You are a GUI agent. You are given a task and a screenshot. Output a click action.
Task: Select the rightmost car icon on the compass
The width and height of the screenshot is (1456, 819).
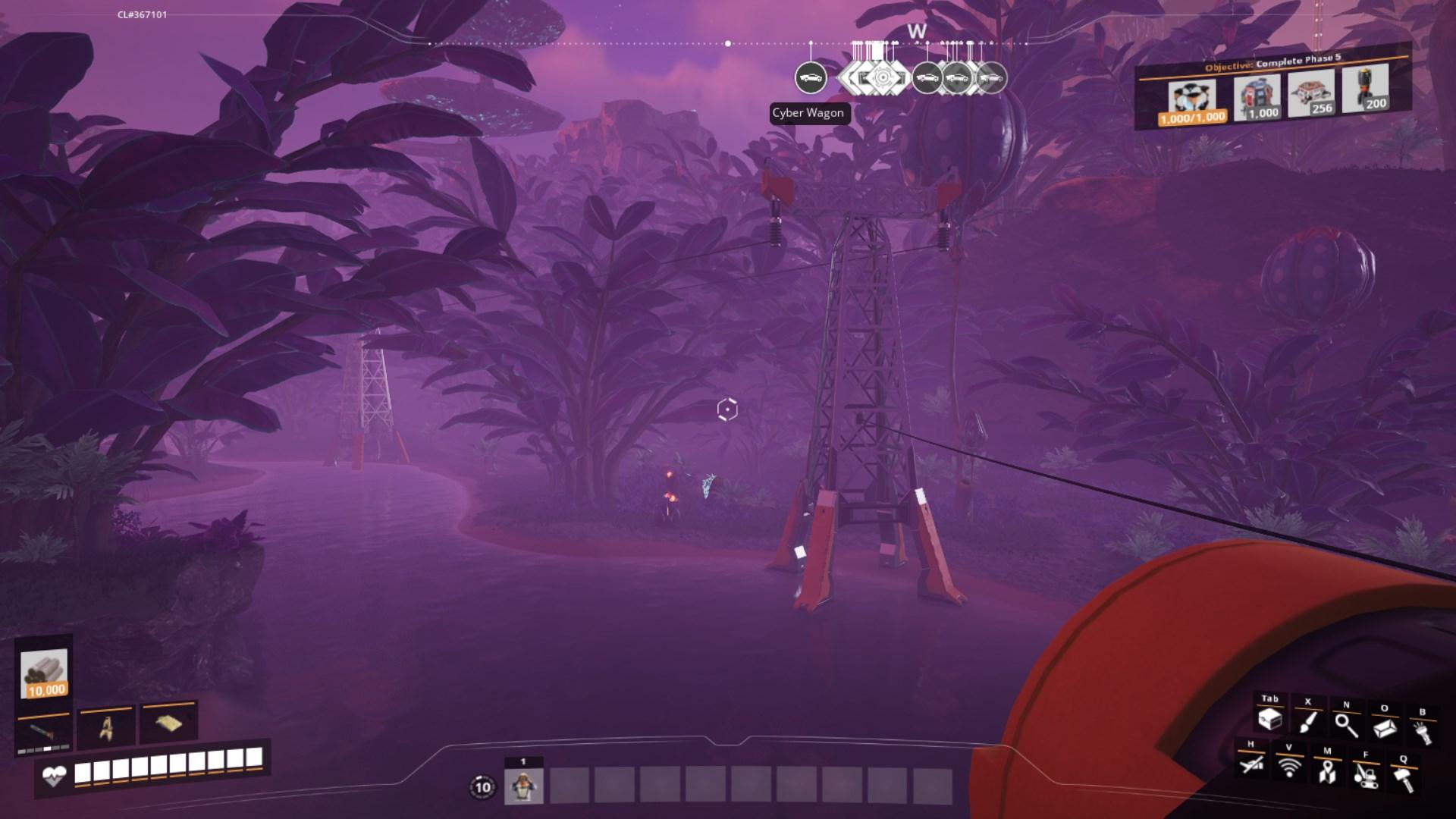[x=990, y=77]
